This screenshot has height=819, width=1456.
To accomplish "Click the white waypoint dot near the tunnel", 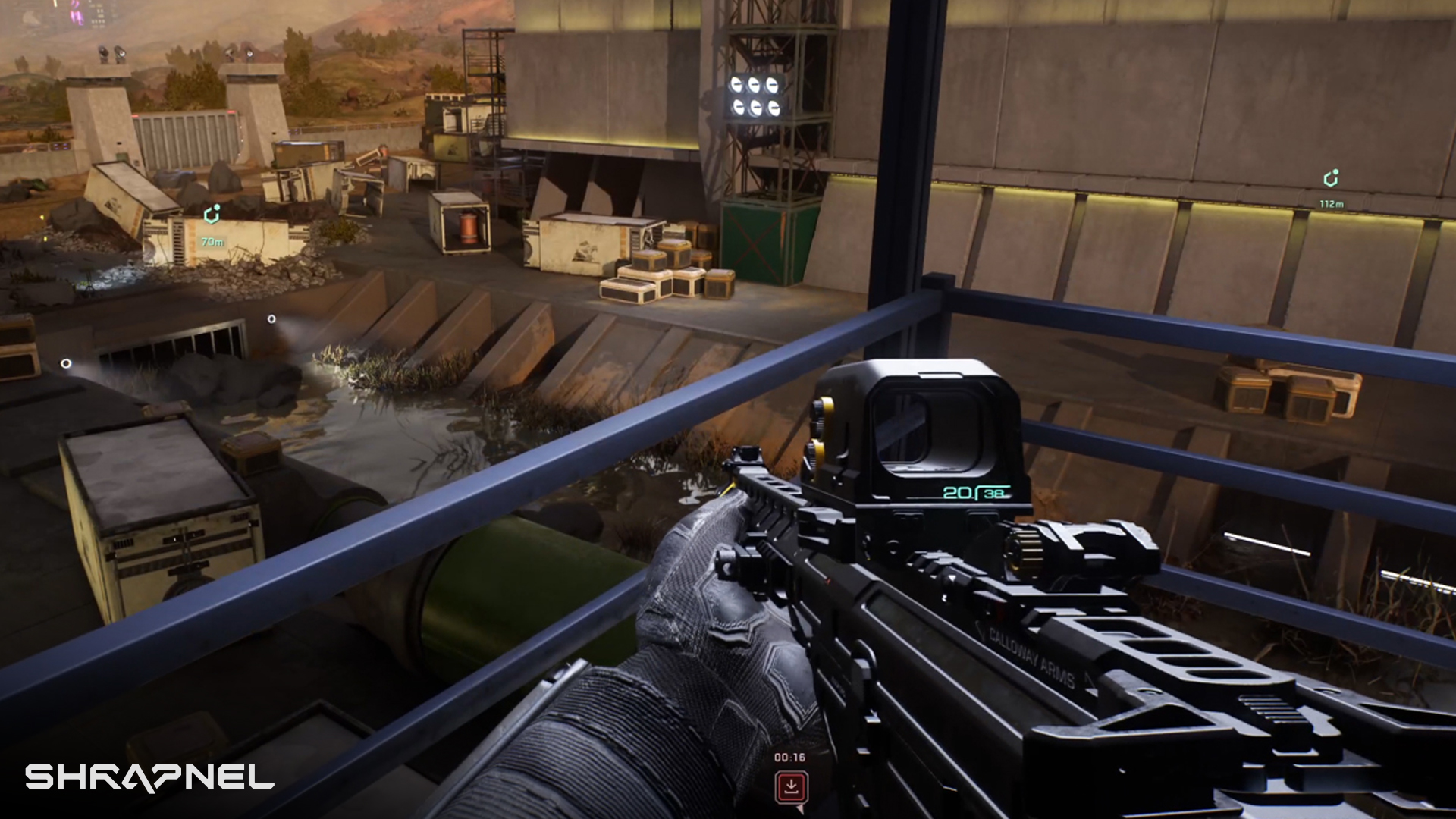I will pos(271,319).
